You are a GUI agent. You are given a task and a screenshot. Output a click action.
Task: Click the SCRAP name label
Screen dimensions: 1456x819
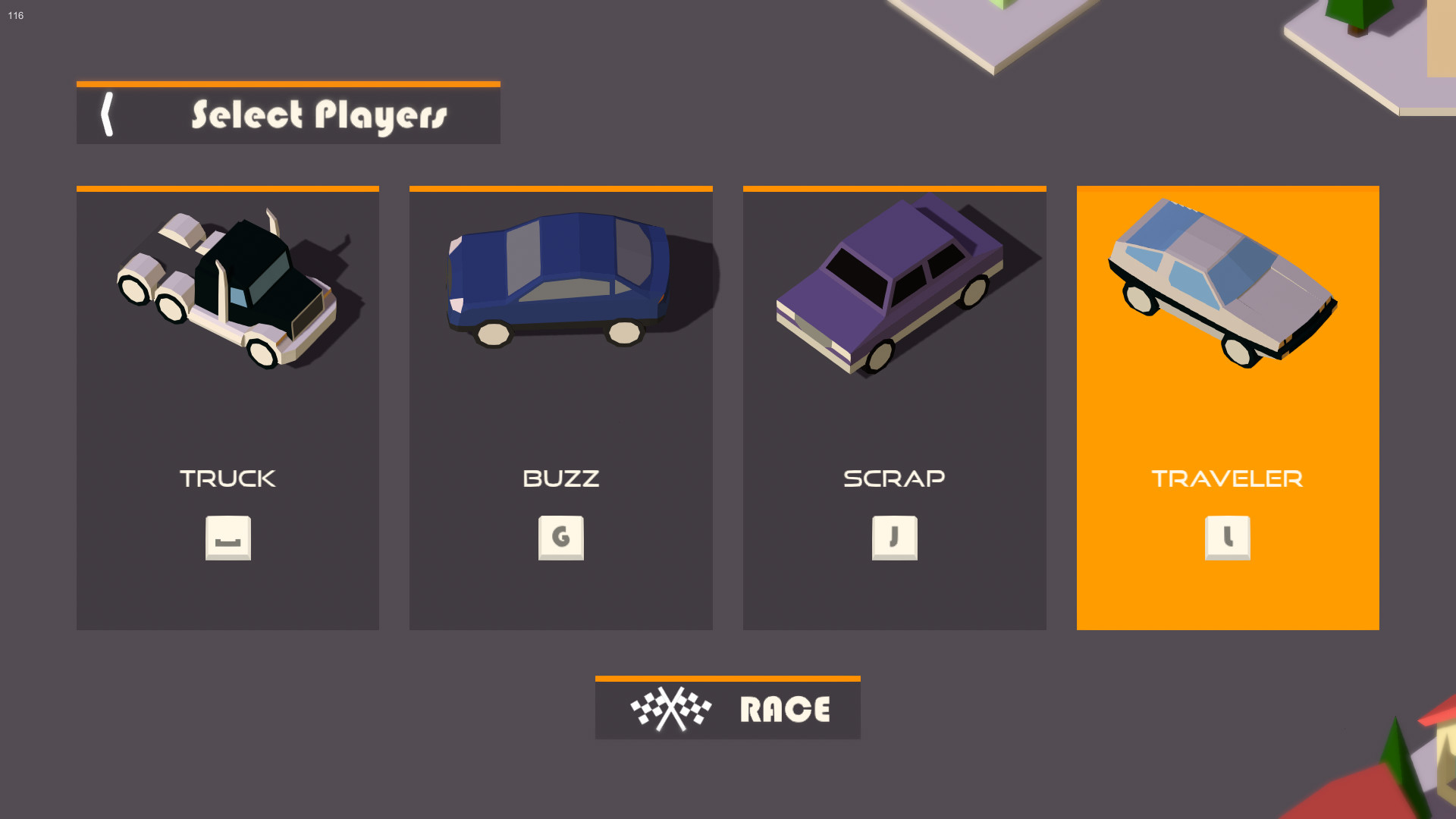(x=895, y=478)
